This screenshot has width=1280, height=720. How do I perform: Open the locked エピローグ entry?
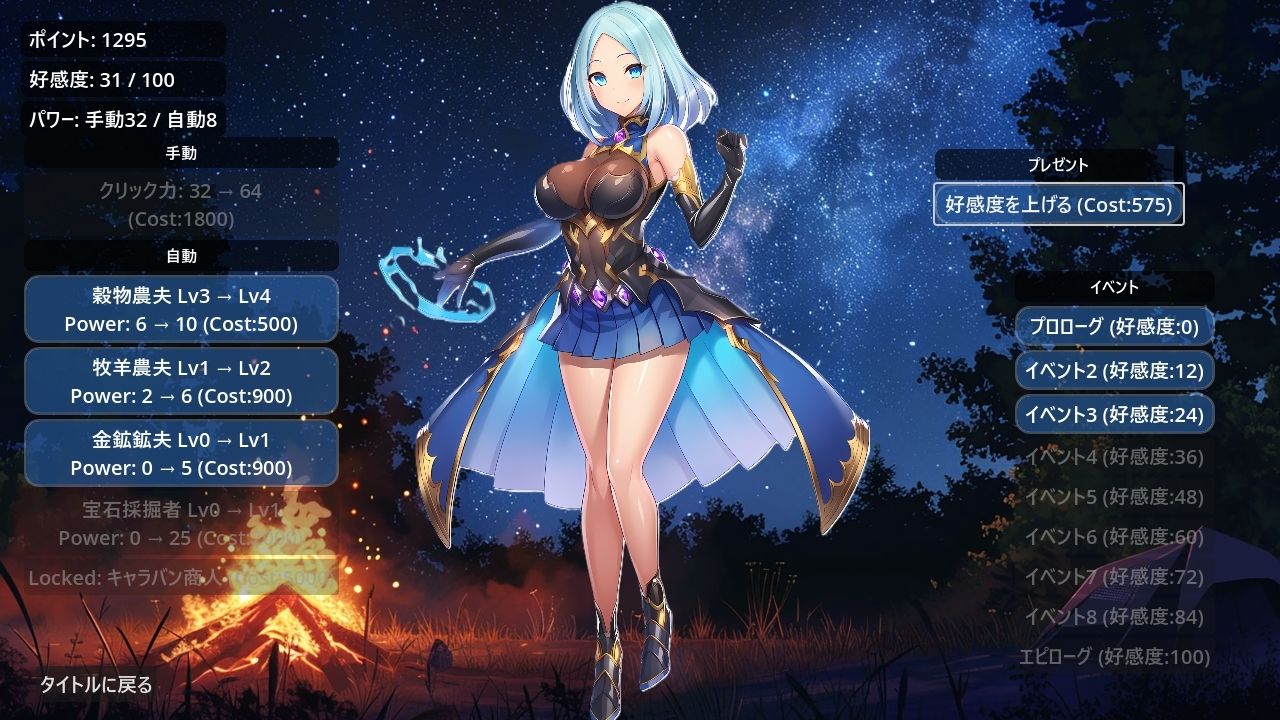tap(1114, 657)
